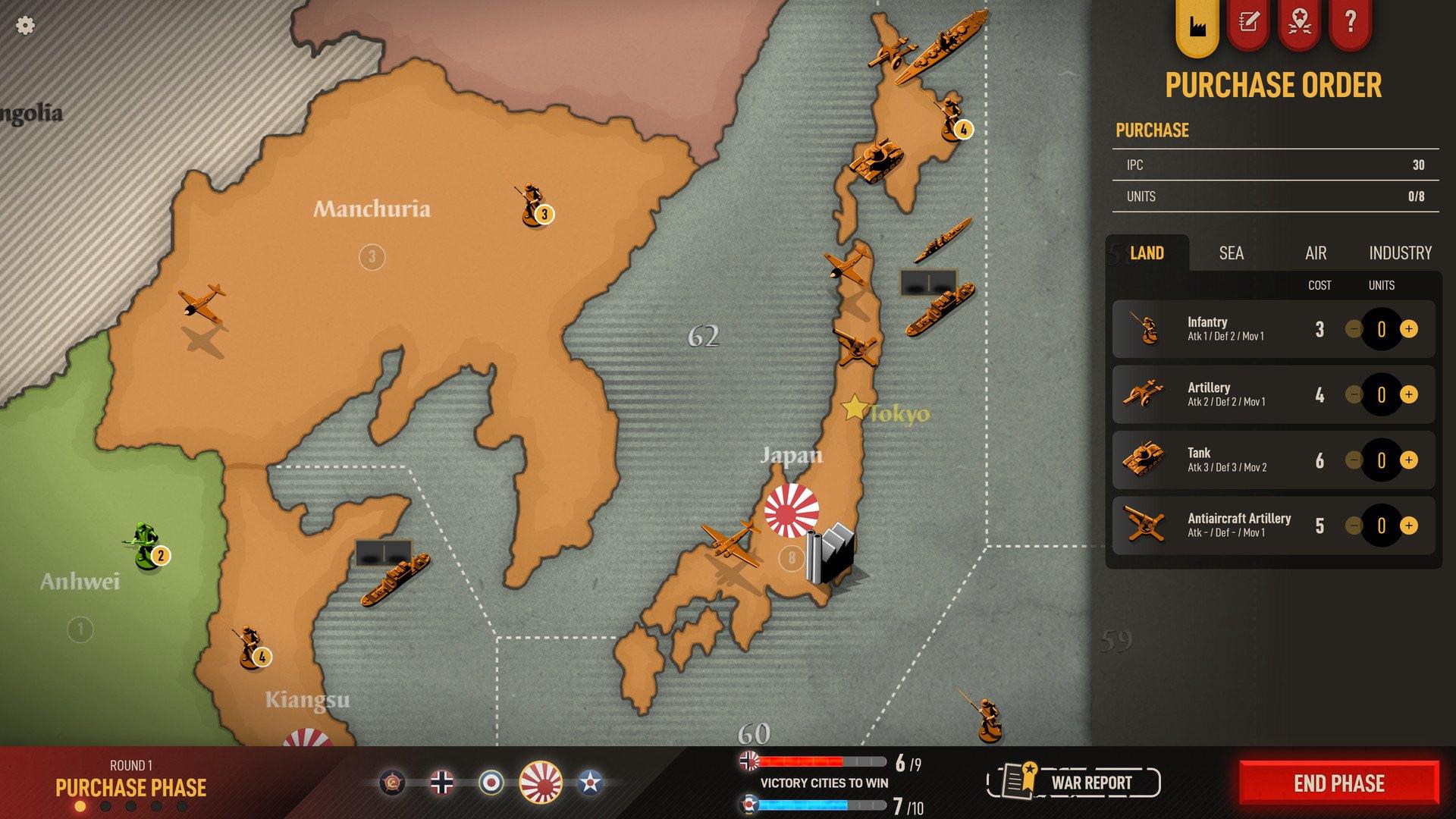Switch to the AIR units tab

(1316, 253)
